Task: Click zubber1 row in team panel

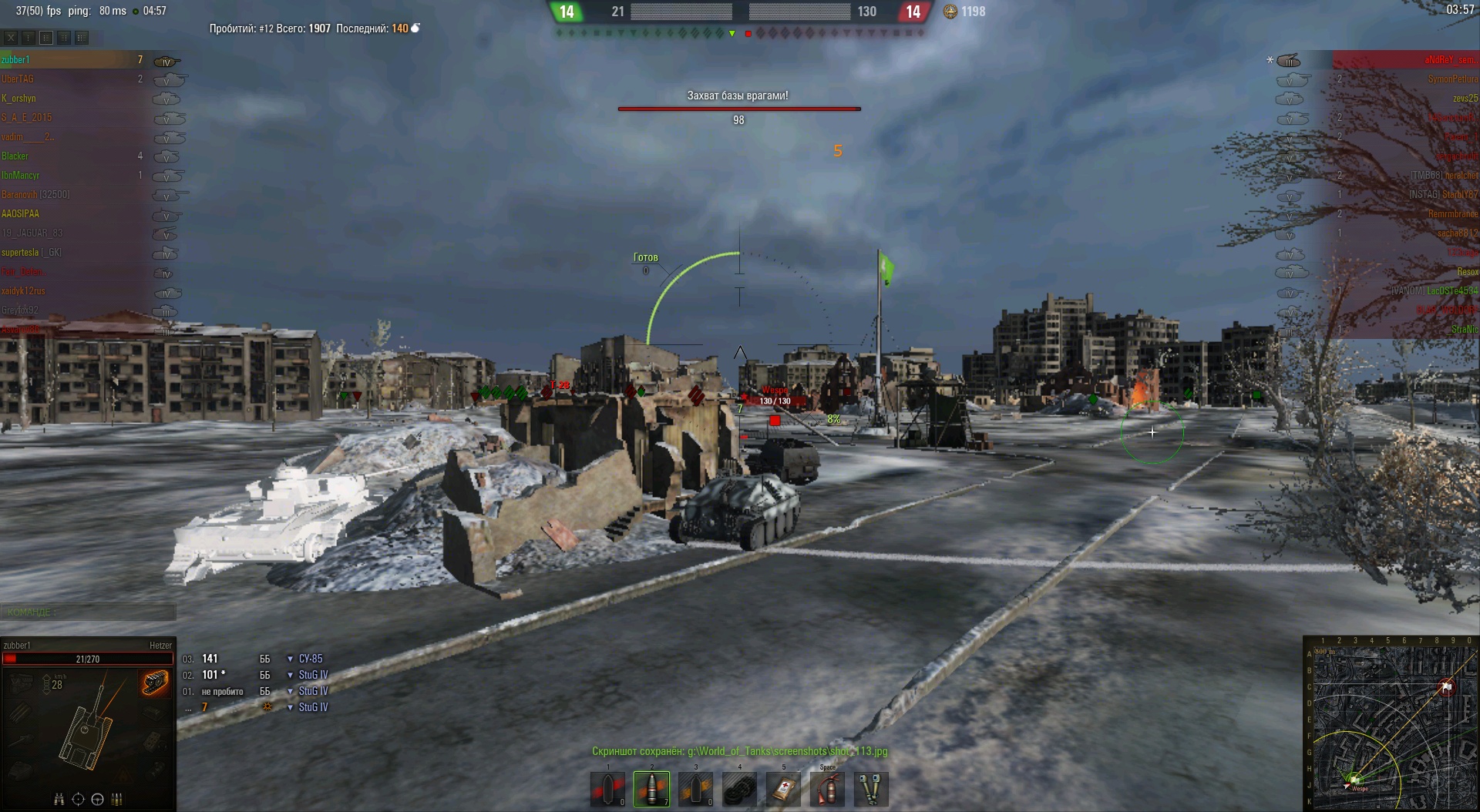Action: [x=16, y=60]
